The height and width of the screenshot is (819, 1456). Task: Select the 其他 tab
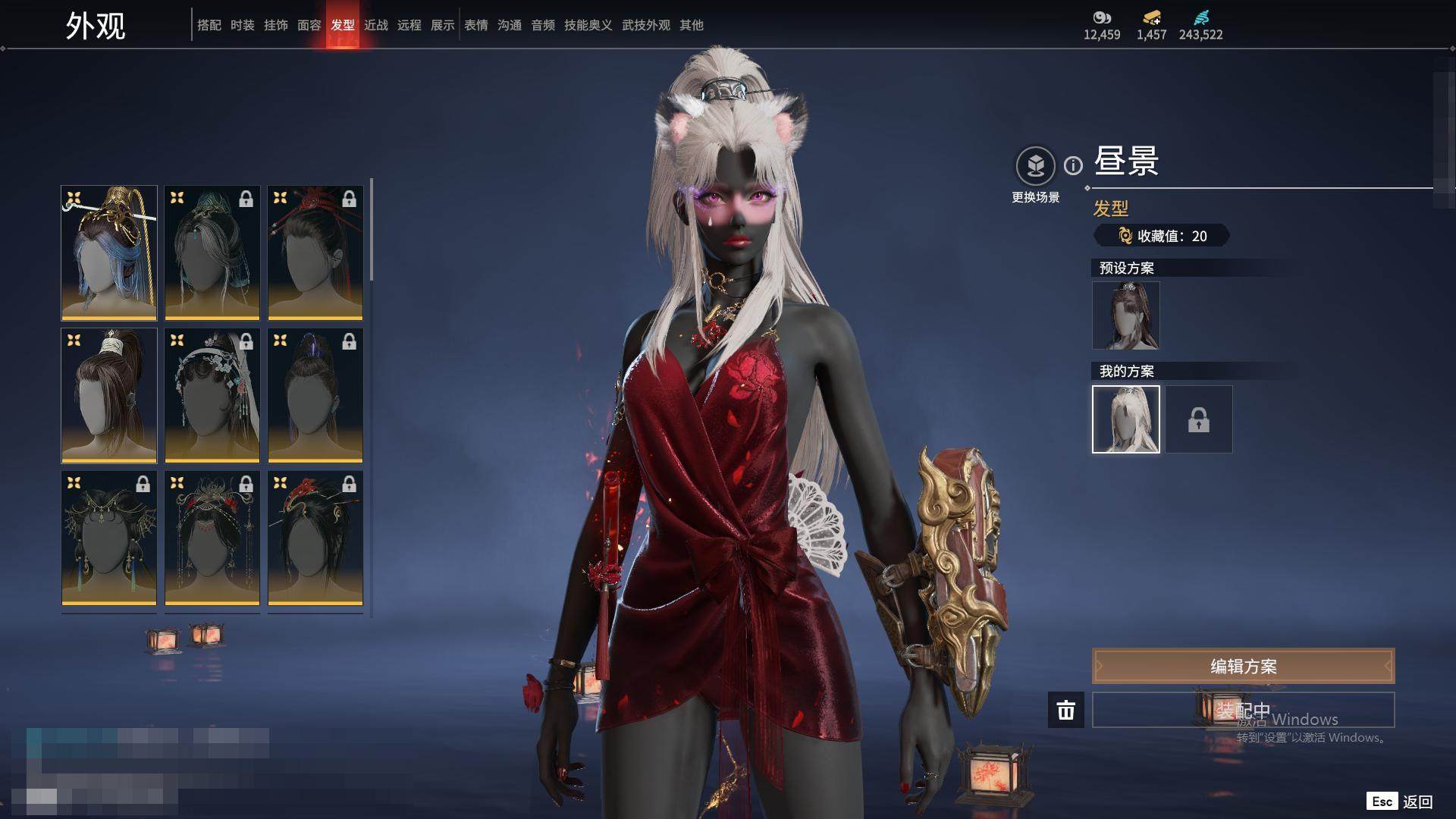[691, 25]
